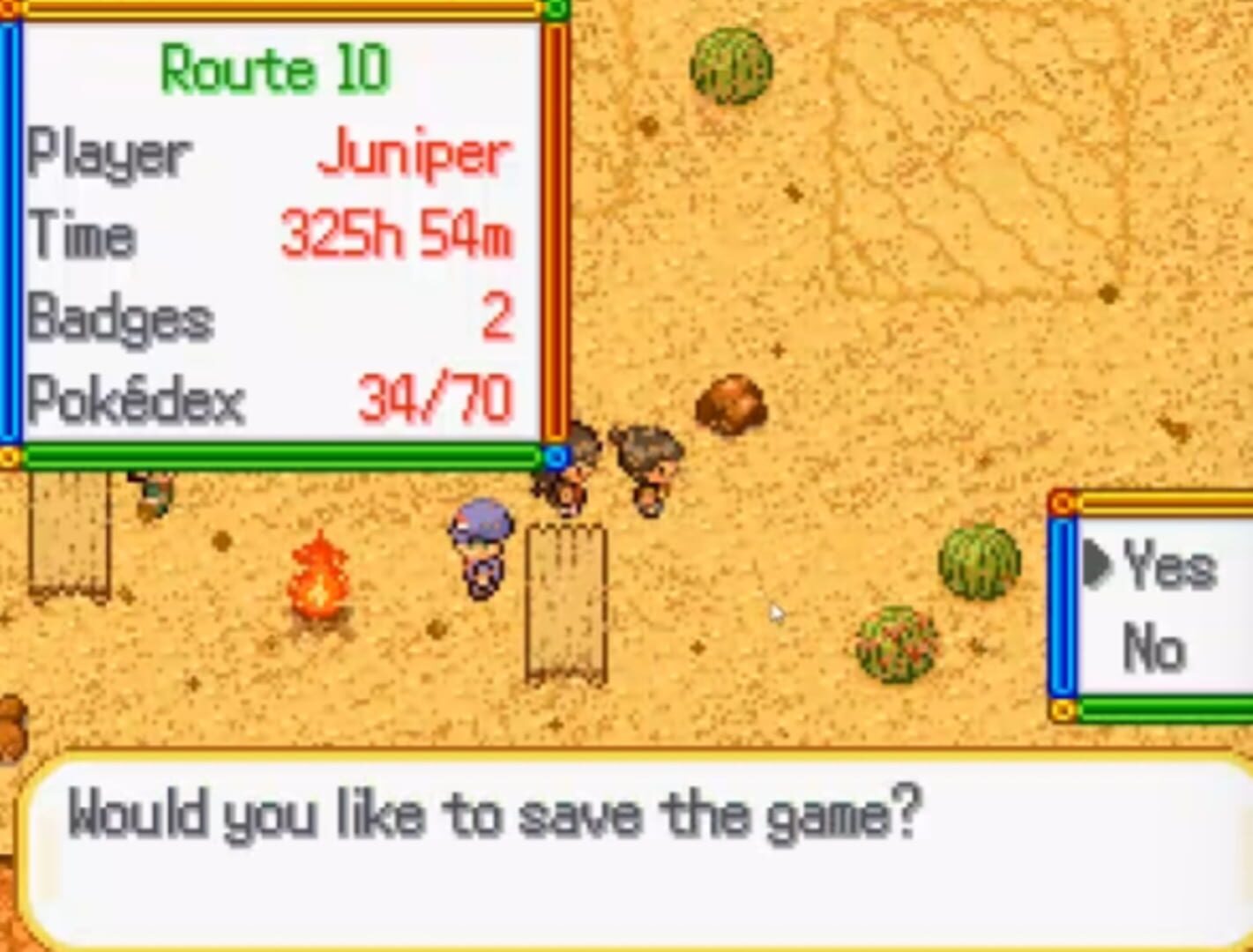Click the player character with the blue hat

tap(480, 547)
